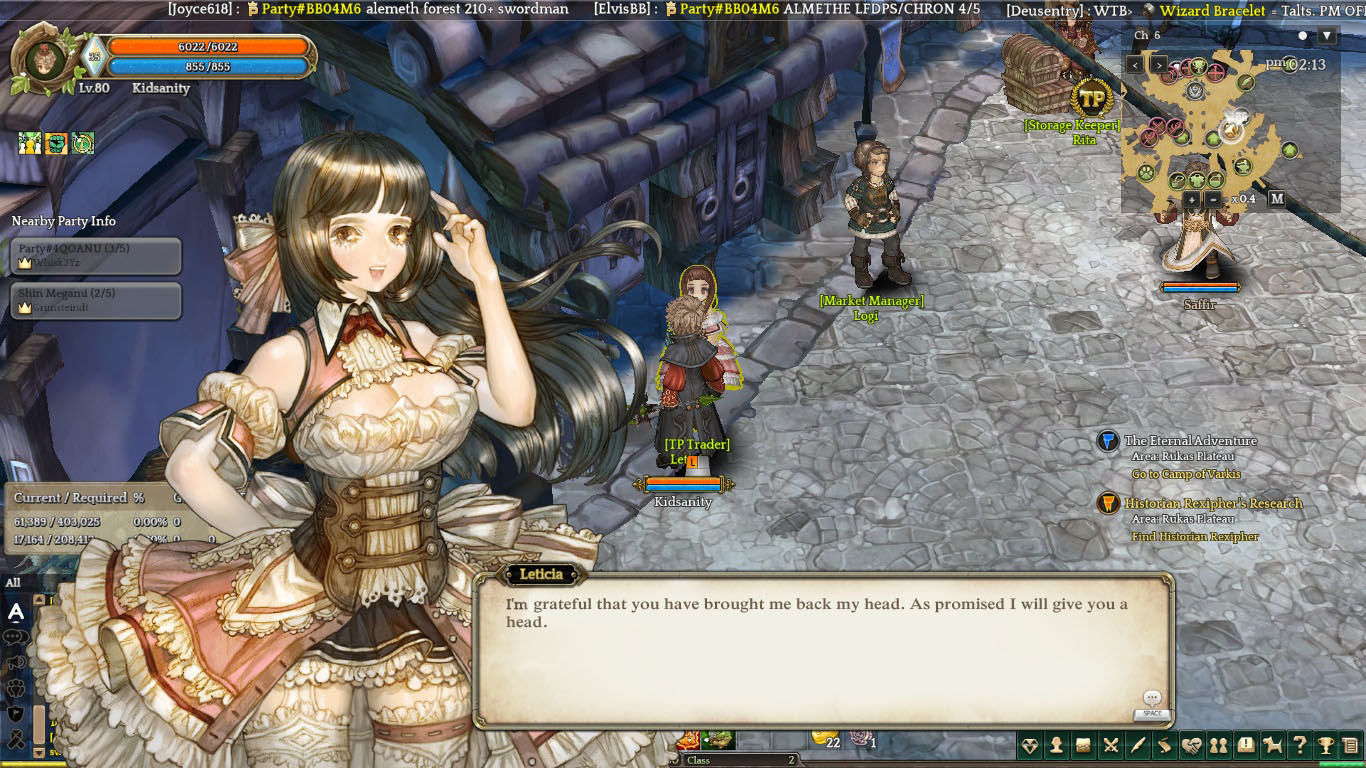Open the Party#4QOANU nearby party entry
The height and width of the screenshot is (768, 1366).
(x=96, y=255)
